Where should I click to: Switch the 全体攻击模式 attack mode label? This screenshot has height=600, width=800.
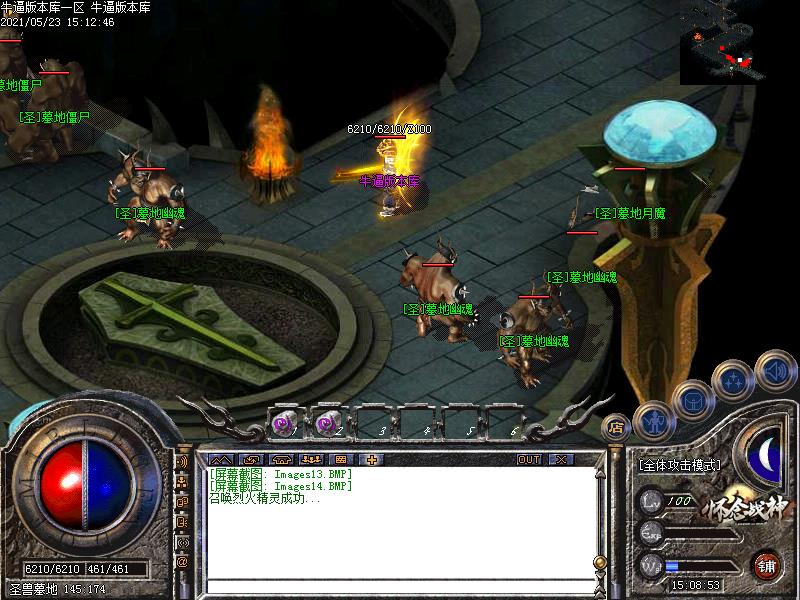click(x=679, y=465)
